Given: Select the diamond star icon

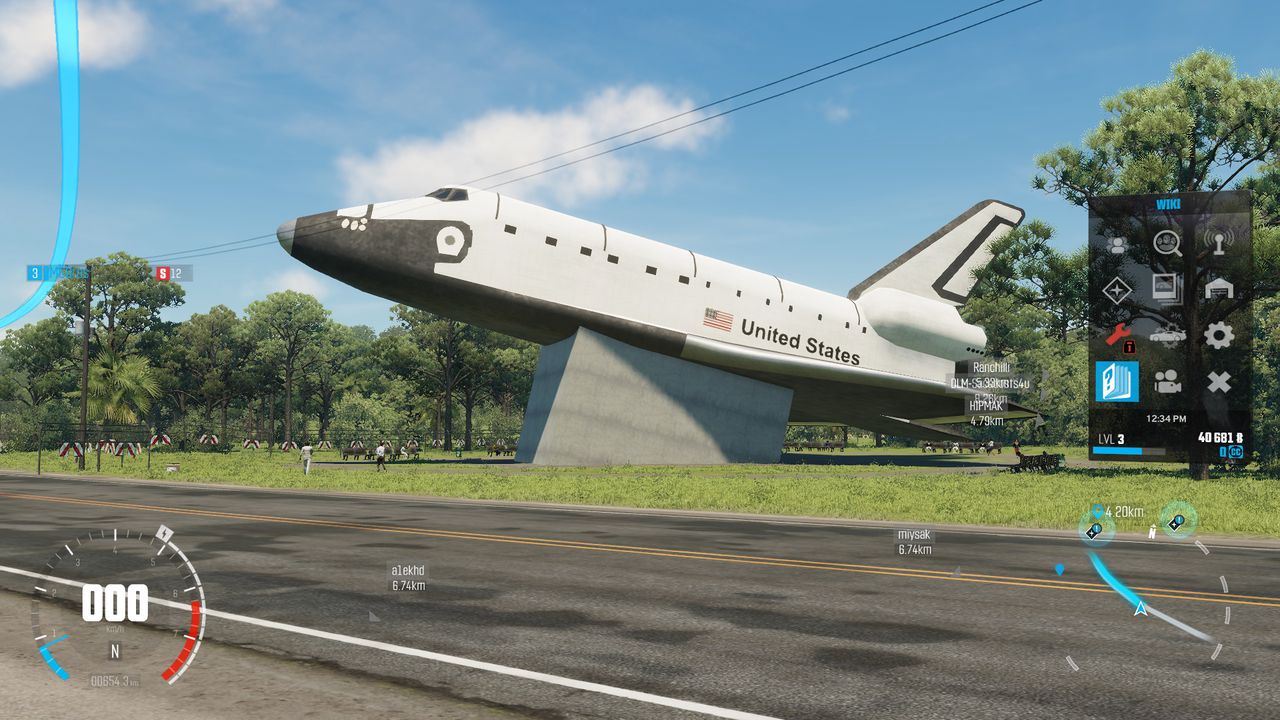Looking at the screenshot, I should [x=1116, y=289].
